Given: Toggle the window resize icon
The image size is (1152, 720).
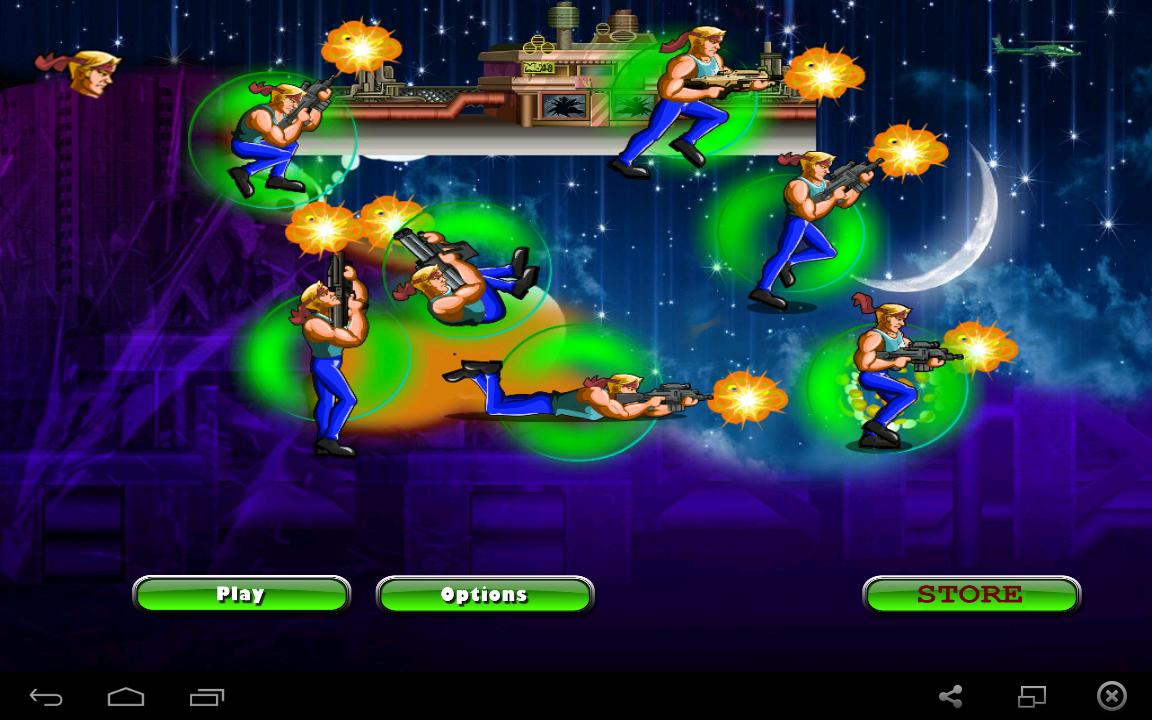Looking at the screenshot, I should (x=1031, y=696).
